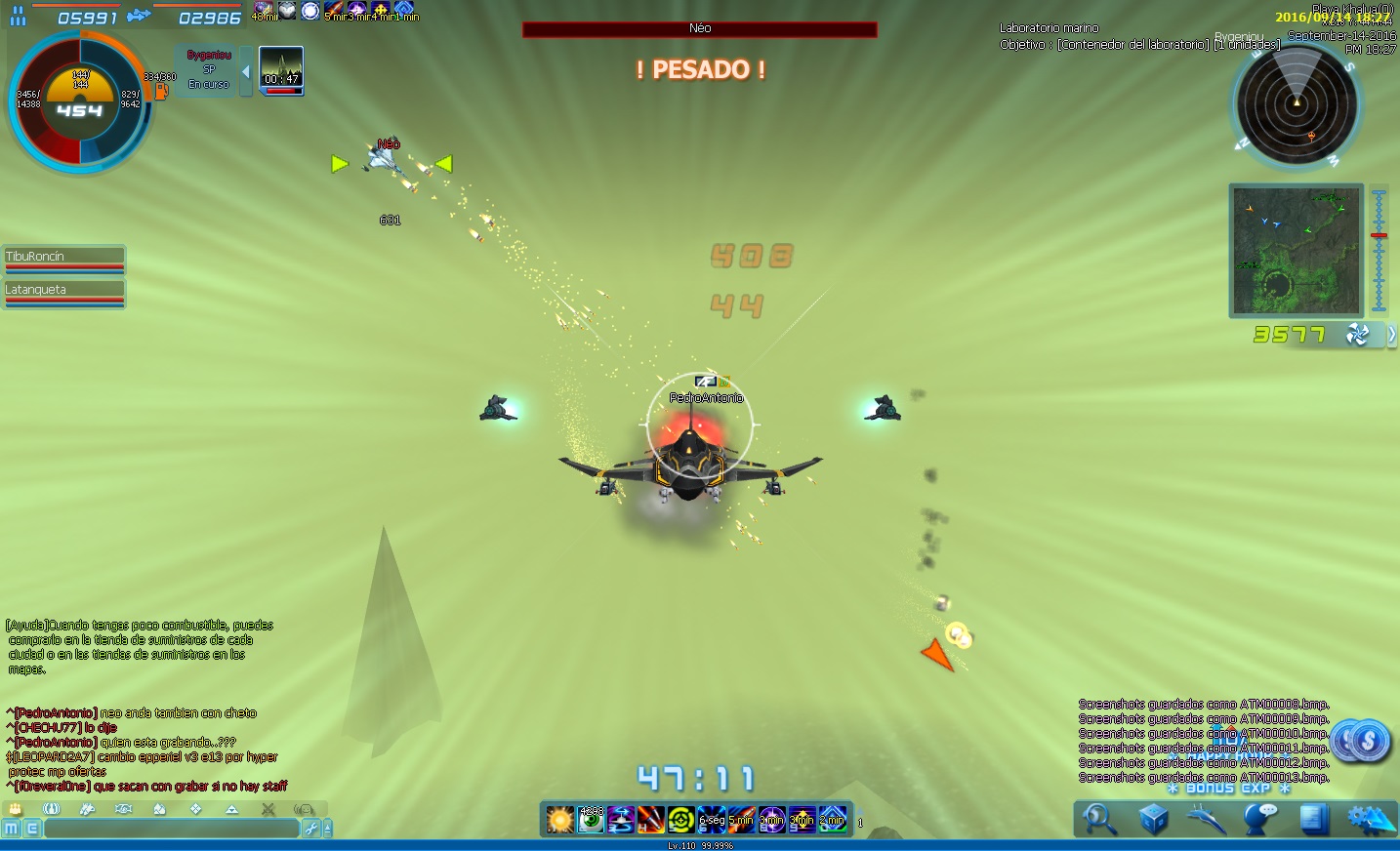This screenshot has height=851, width=1400.
Task: Open the blue document mission log
Action: [1314, 820]
